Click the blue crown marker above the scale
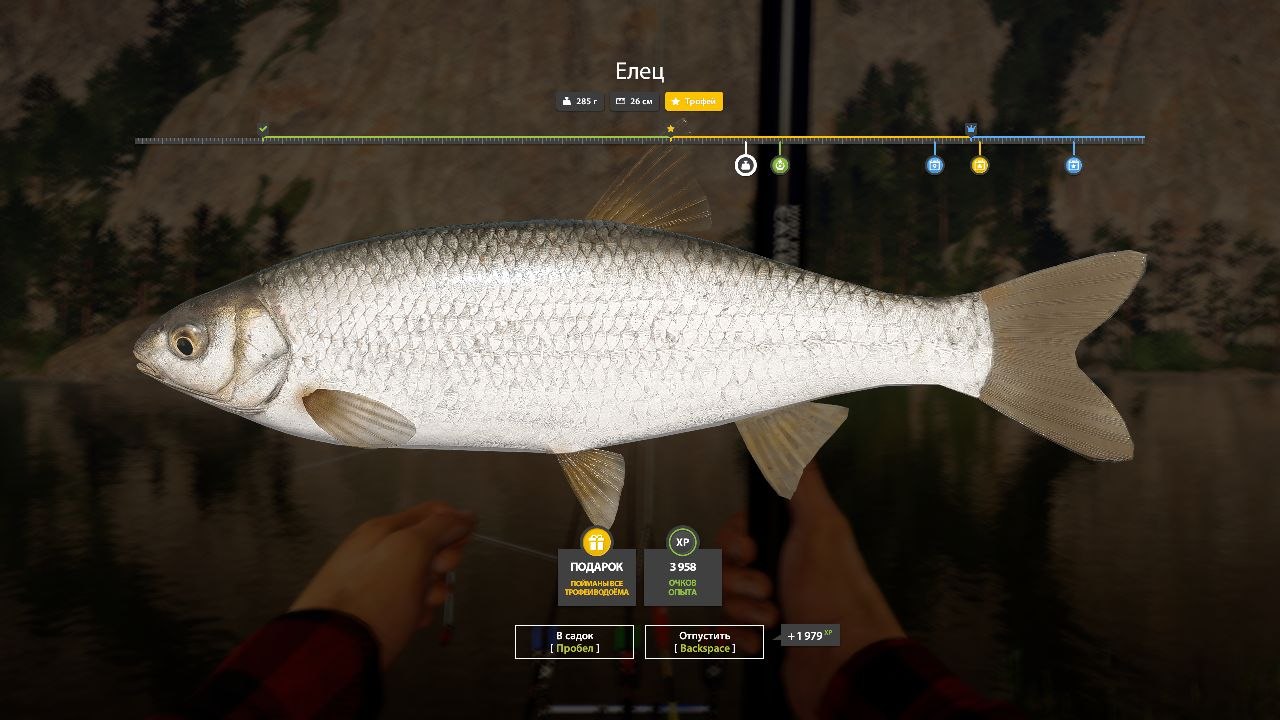Image resolution: width=1280 pixels, height=720 pixels. (x=971, y=129)
